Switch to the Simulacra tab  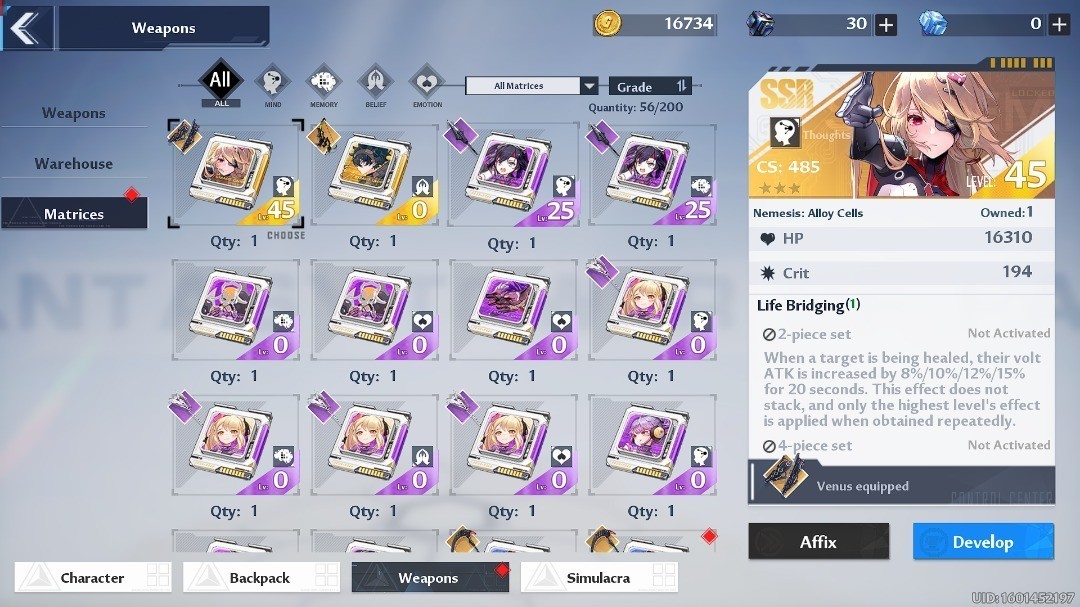(599, 577)
